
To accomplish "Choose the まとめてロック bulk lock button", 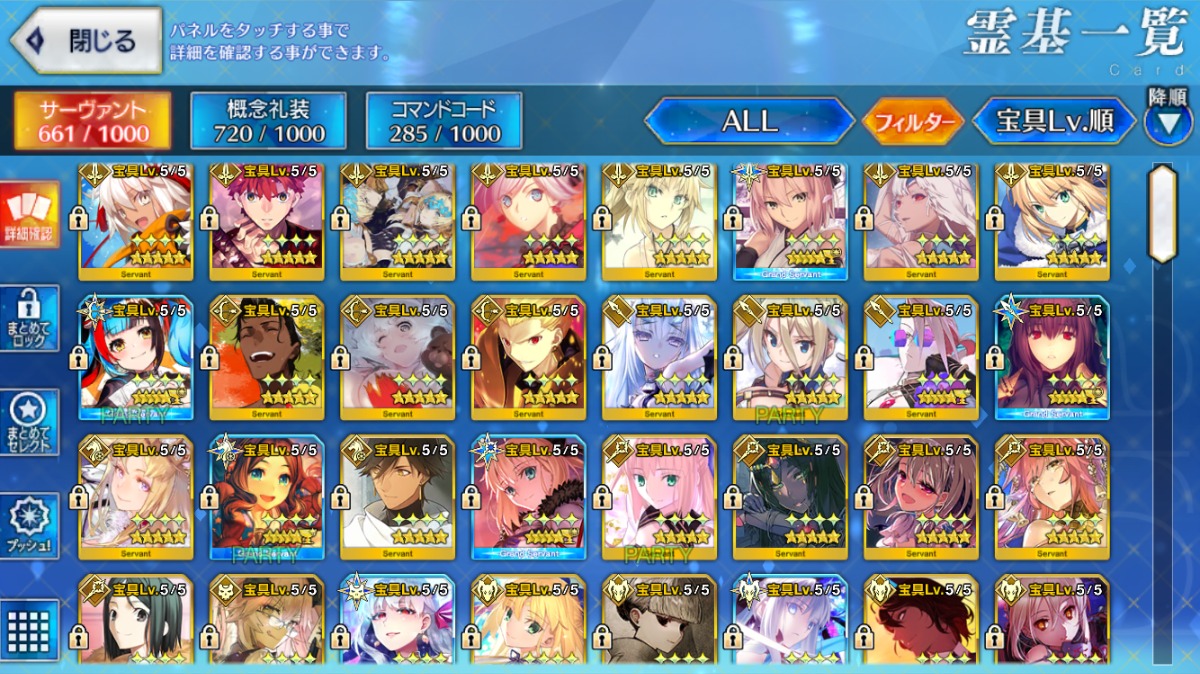I will point(28,318).
